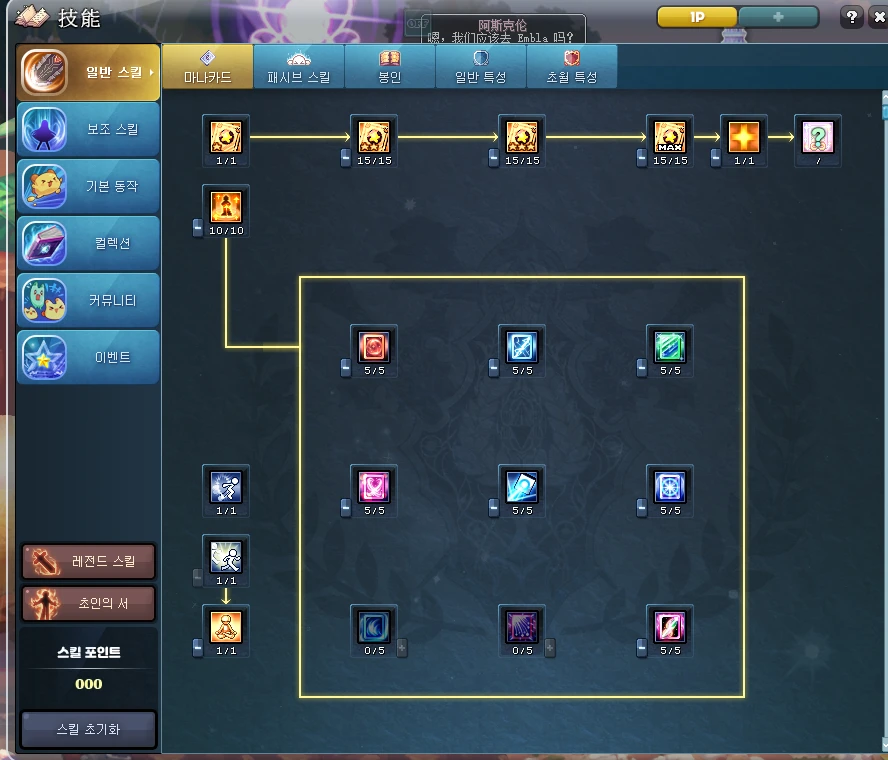This screenshot has height=760, width=888.
Task: Show the 일반 특성 tab
Action: [x=480, y=67]
